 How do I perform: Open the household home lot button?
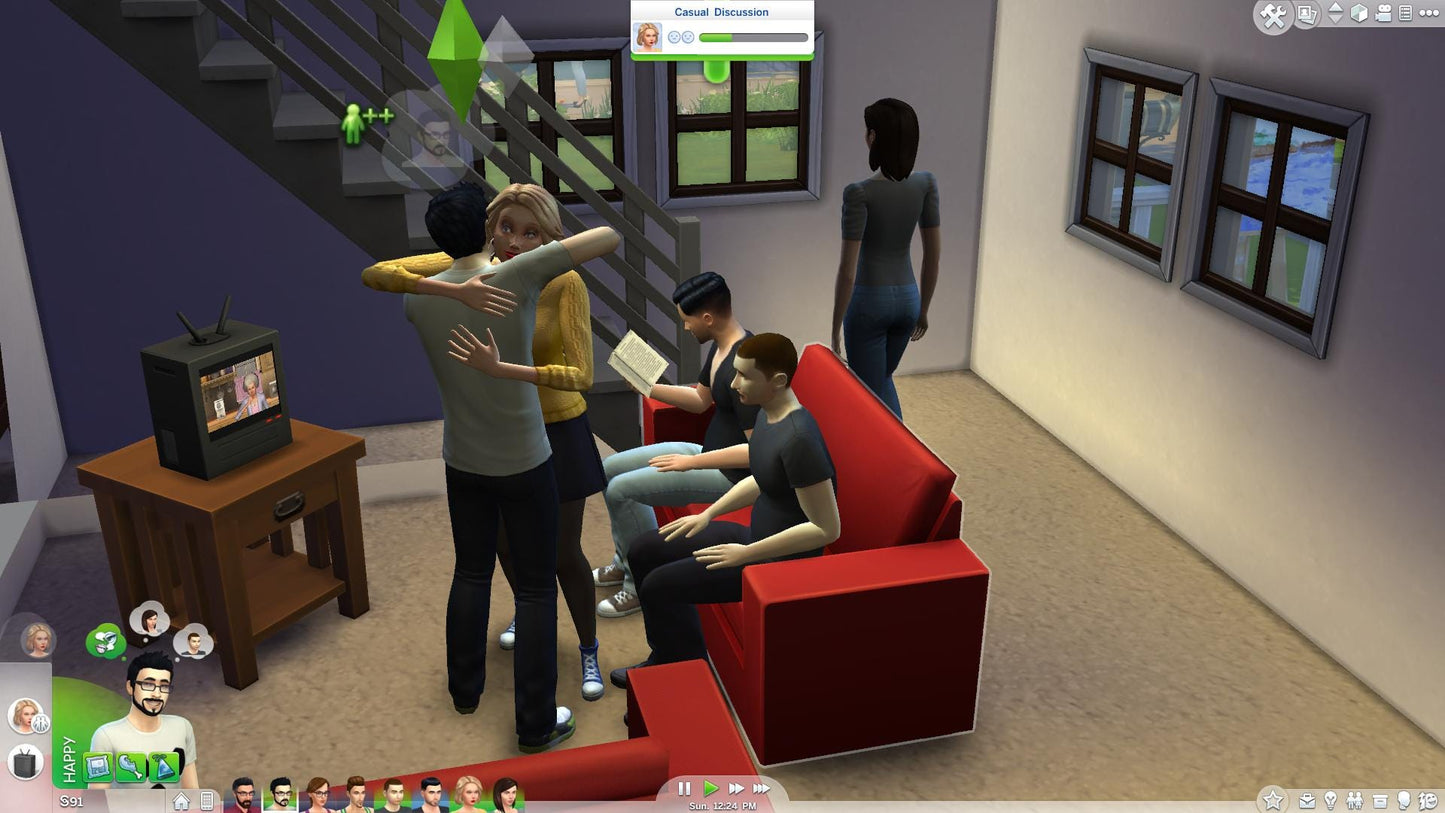(181, 801)
